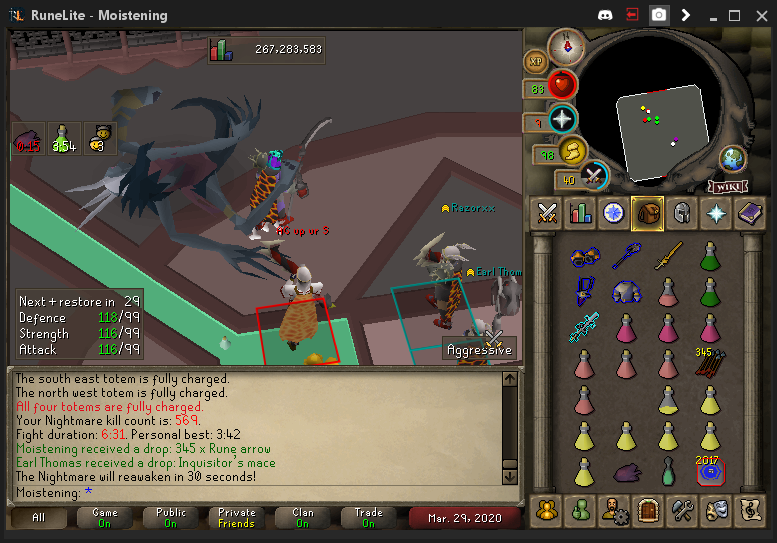777x543 pixels.
Task: Select the Rune arrow stack in inventory
Action: pyautogui.click(x=709, y=363)
